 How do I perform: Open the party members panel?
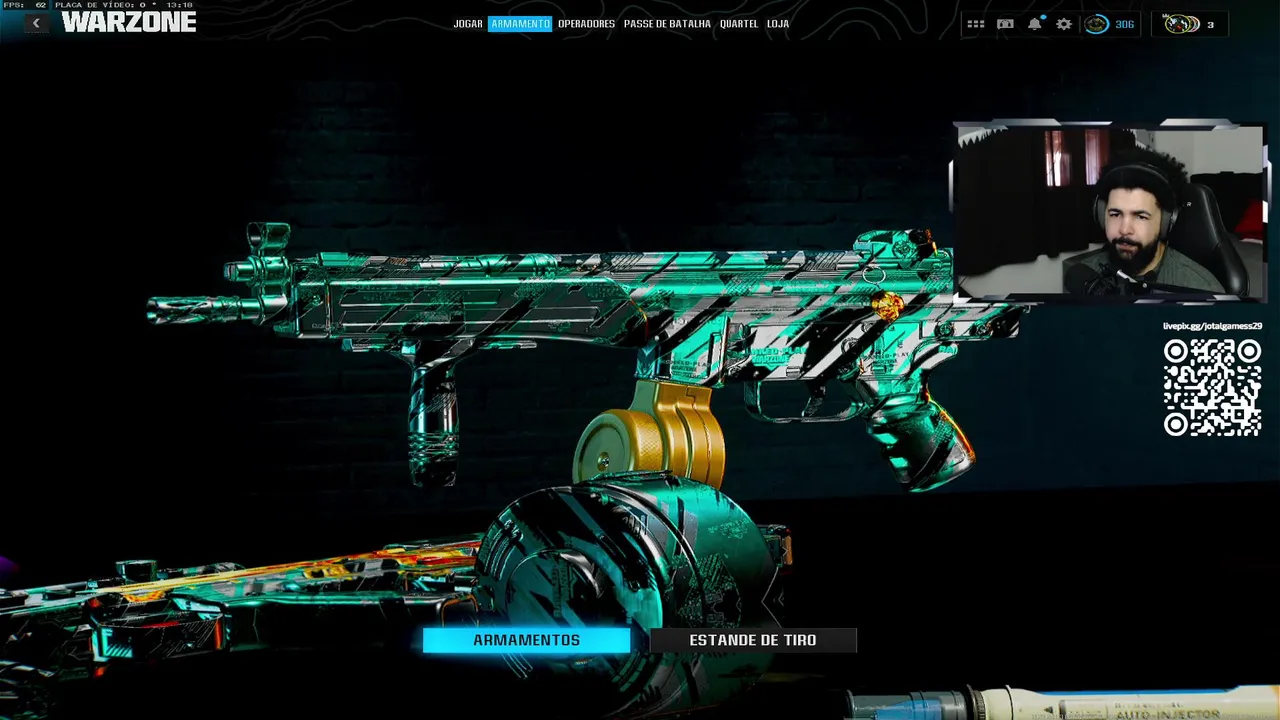(x=1190, y=24)
